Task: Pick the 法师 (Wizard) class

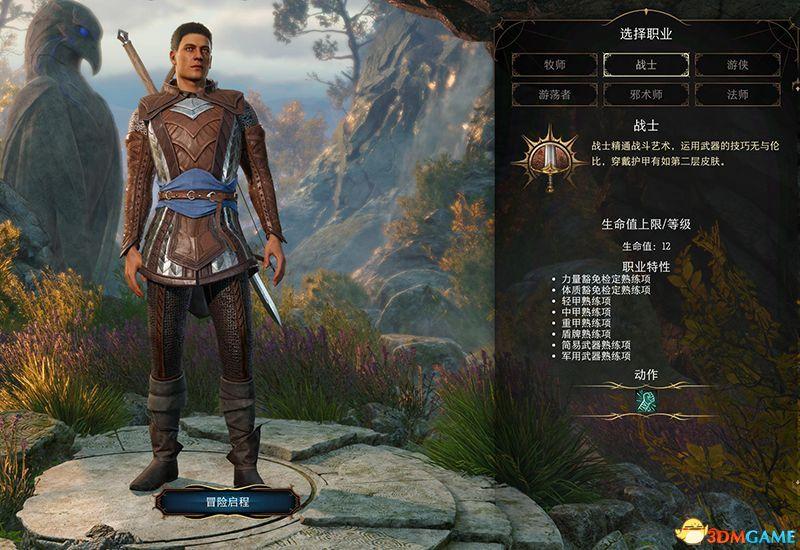Action: 737,94
